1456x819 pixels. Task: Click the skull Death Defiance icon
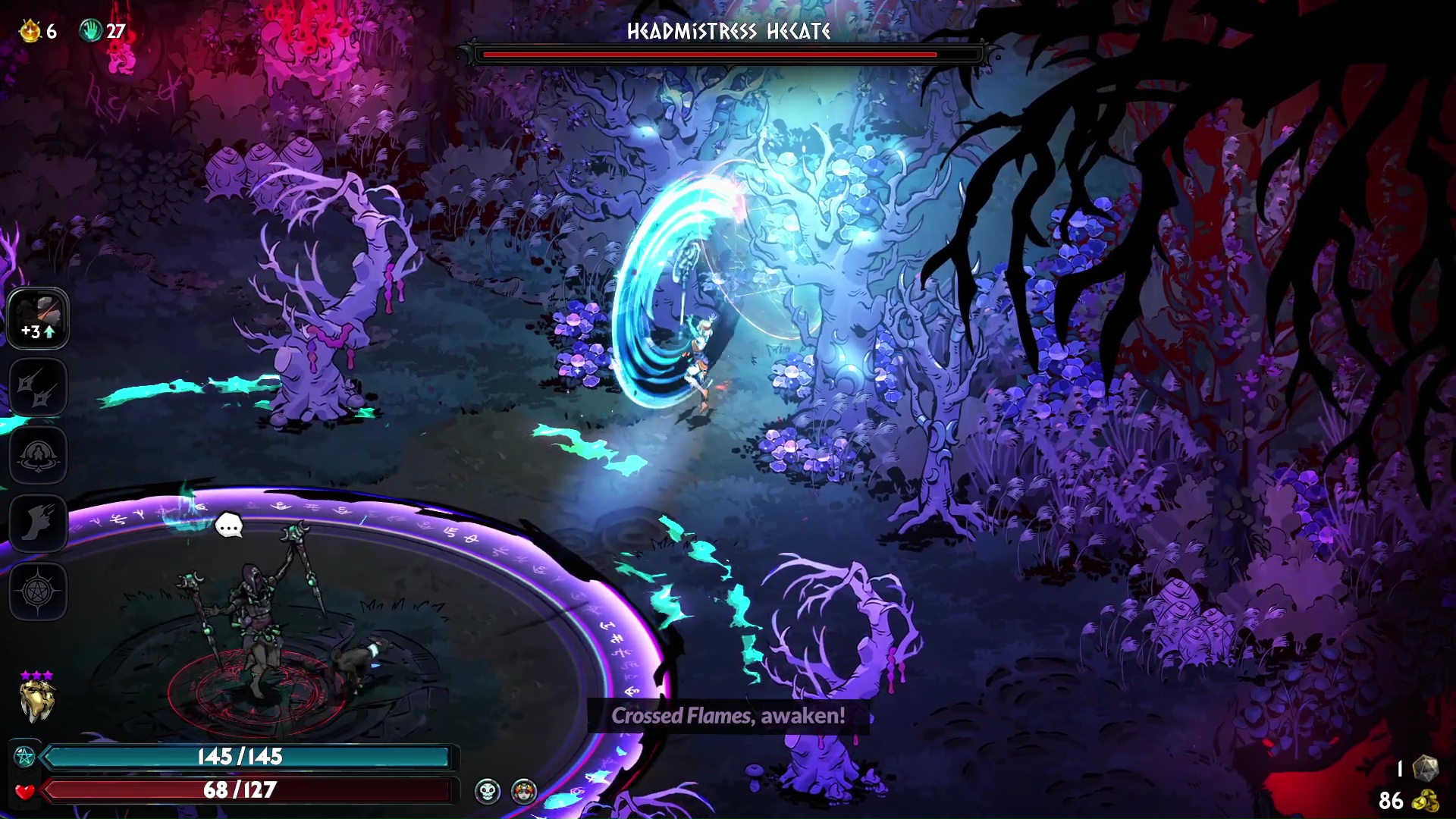pos(488,792)
